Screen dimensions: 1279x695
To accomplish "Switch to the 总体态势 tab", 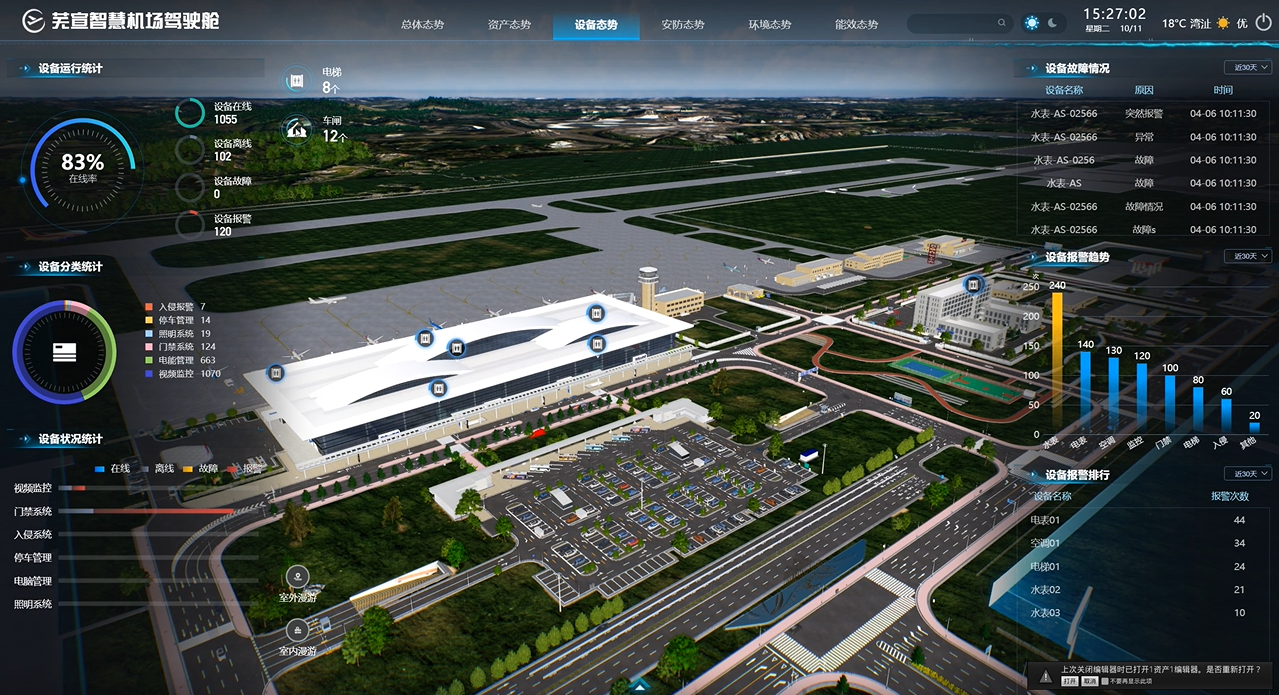I will pyautogui.click(x=422, y=24).
